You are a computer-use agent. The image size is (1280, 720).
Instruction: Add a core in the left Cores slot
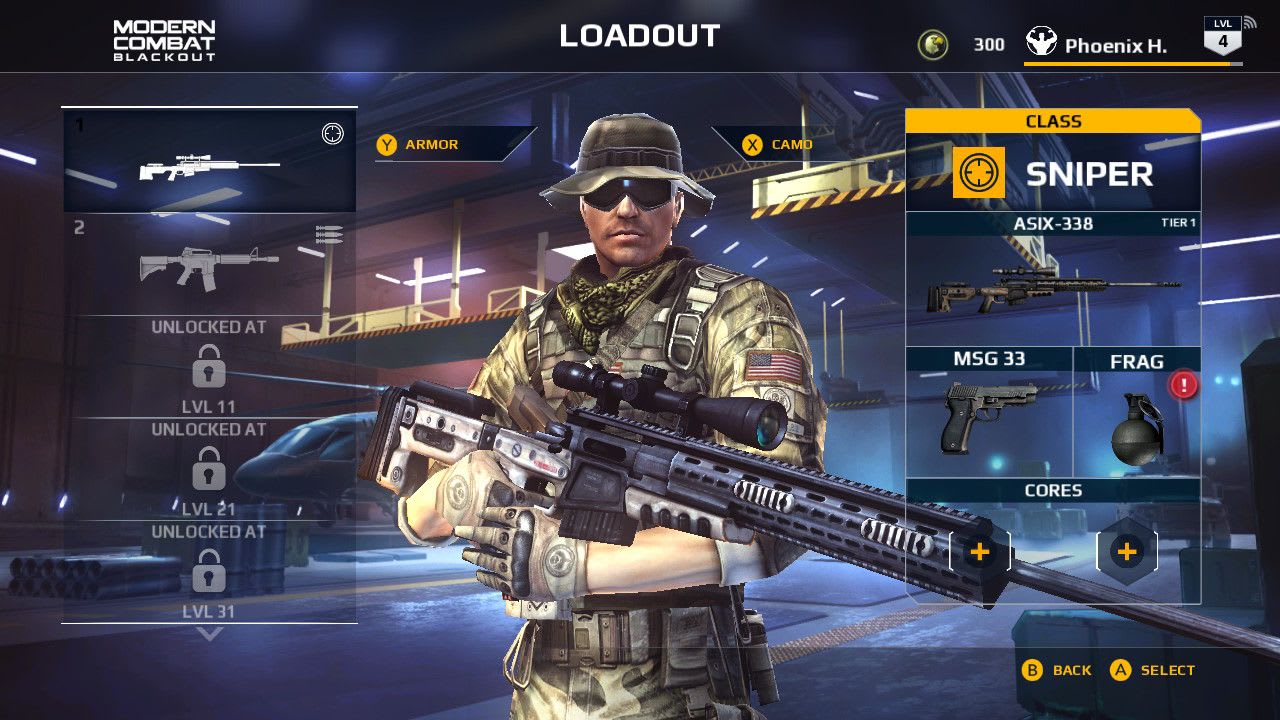pyautogui.click(x=978, y=550)
